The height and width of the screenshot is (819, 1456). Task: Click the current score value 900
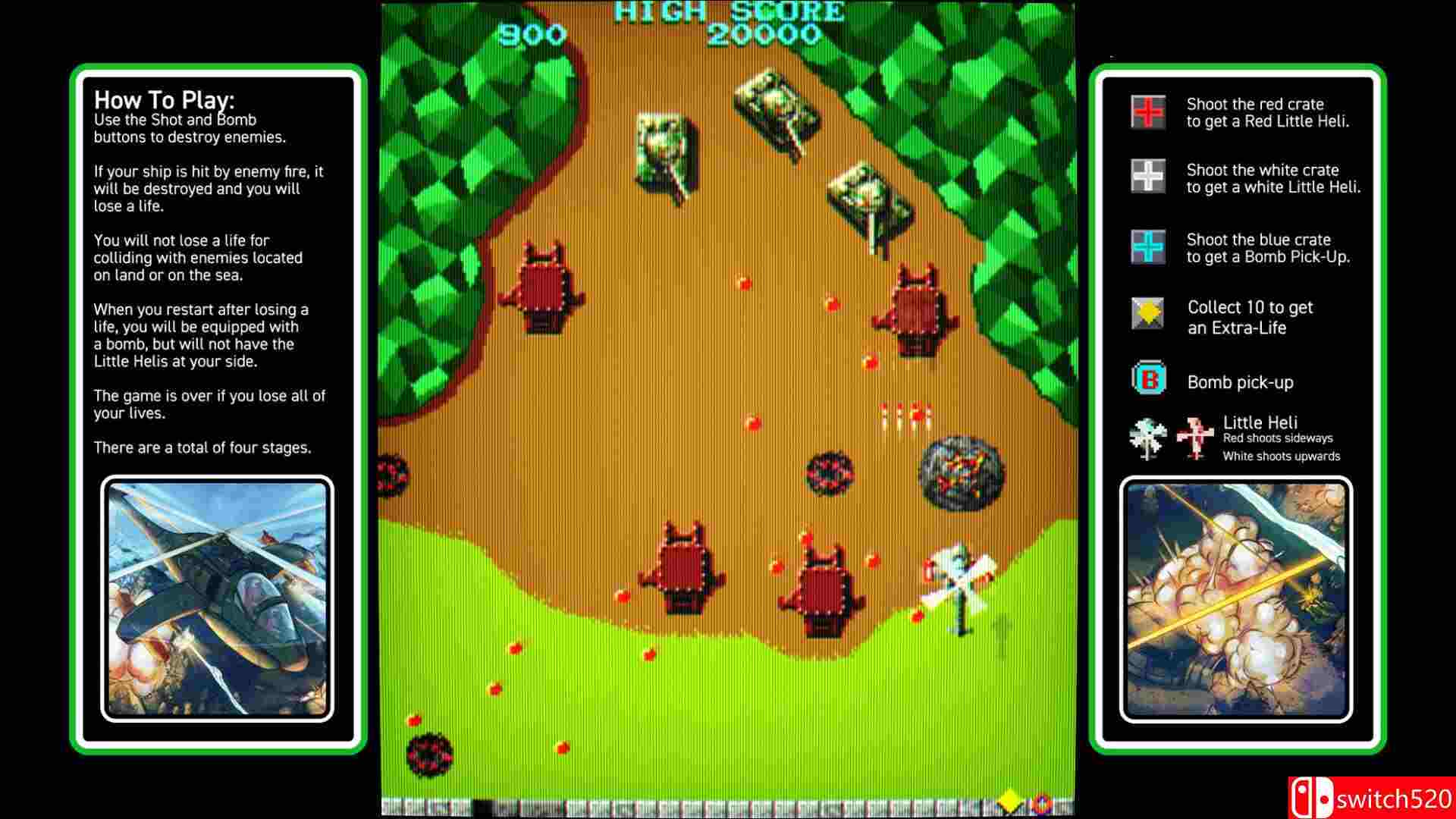click(533, 33)
